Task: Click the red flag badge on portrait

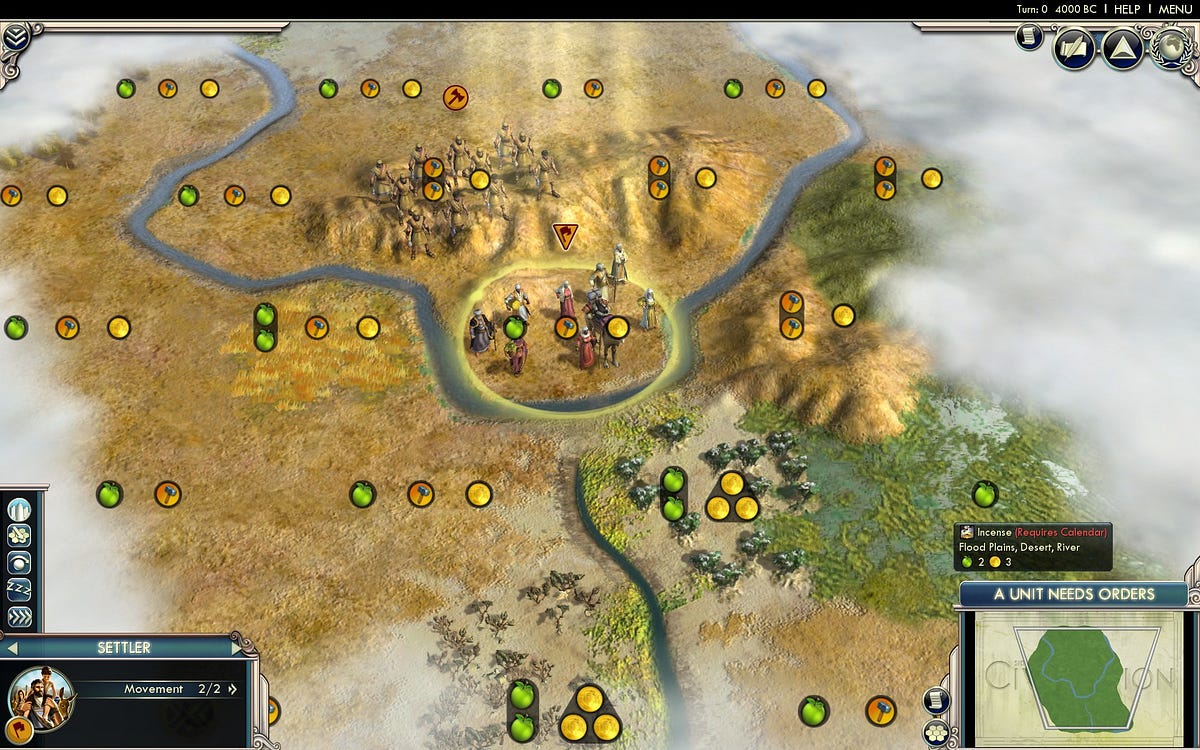Action: (x=19, y=728)
